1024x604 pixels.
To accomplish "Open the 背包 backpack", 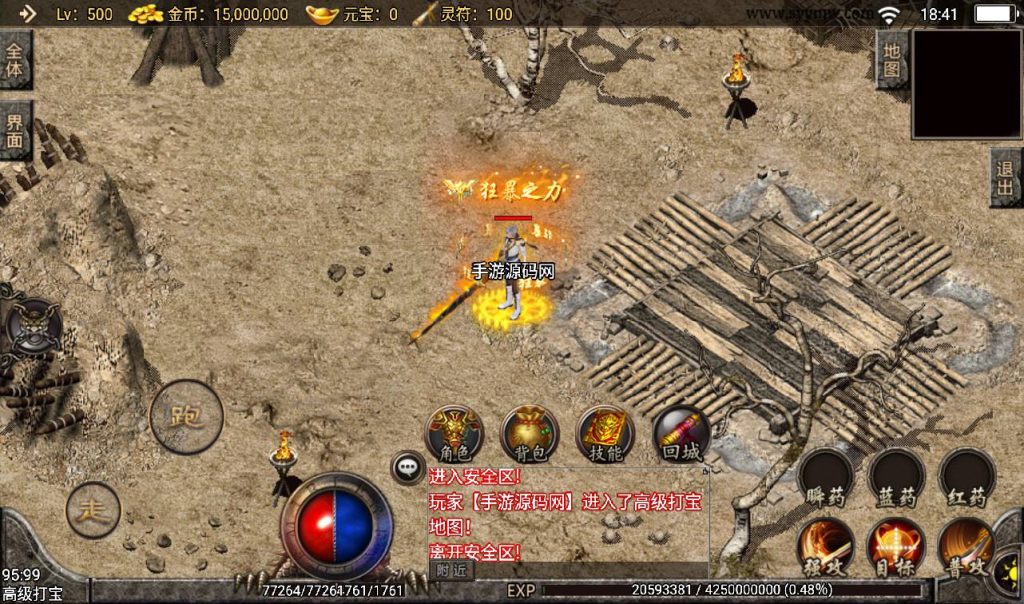I will (x=529, y=433).
